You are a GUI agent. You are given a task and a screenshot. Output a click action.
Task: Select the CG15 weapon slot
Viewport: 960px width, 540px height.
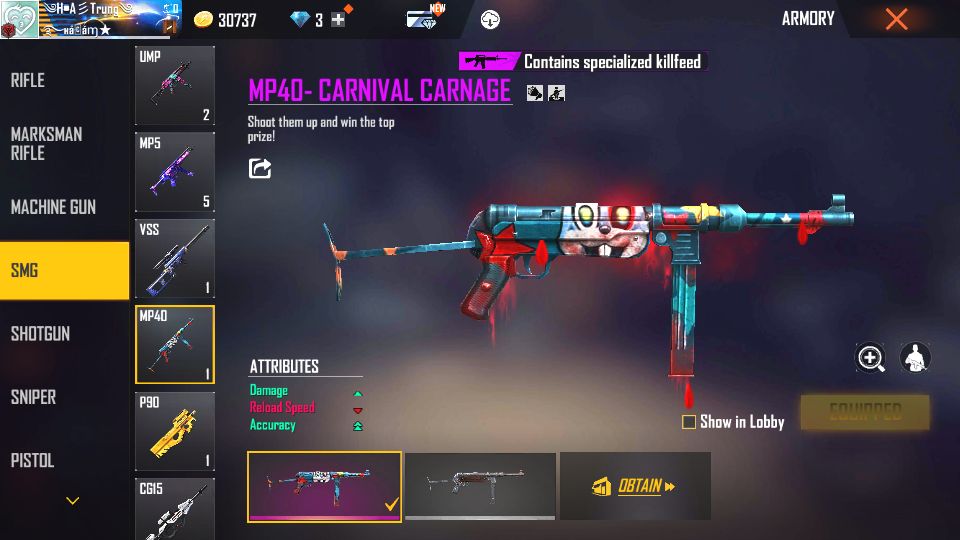point(175,508)
